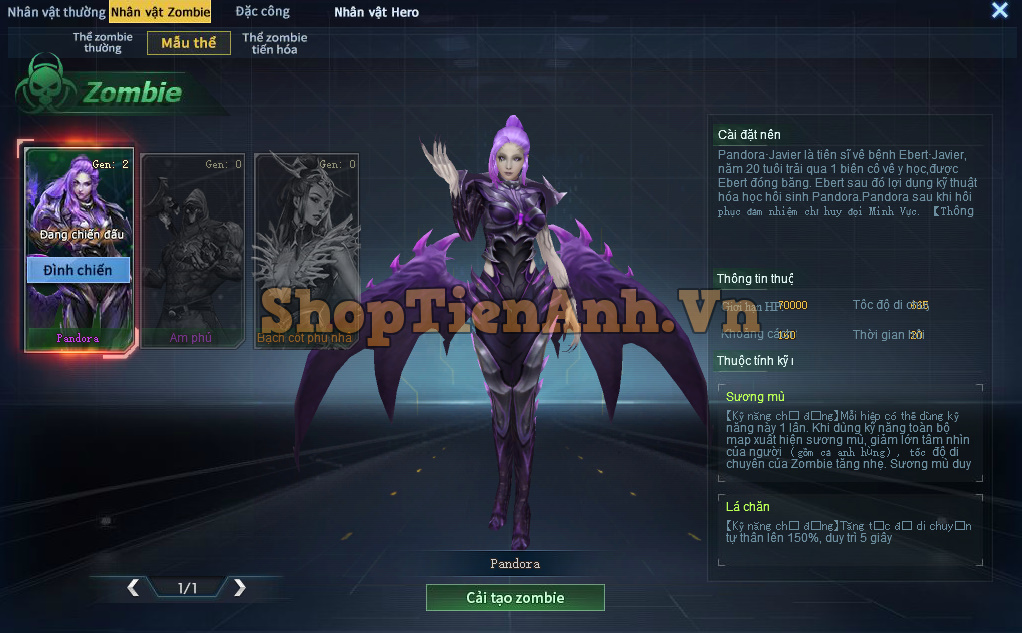Viewport: 1022px width, 633px height.
Task: Open the Thể zombie tiến hóa category
Action: tap(275, 43)
